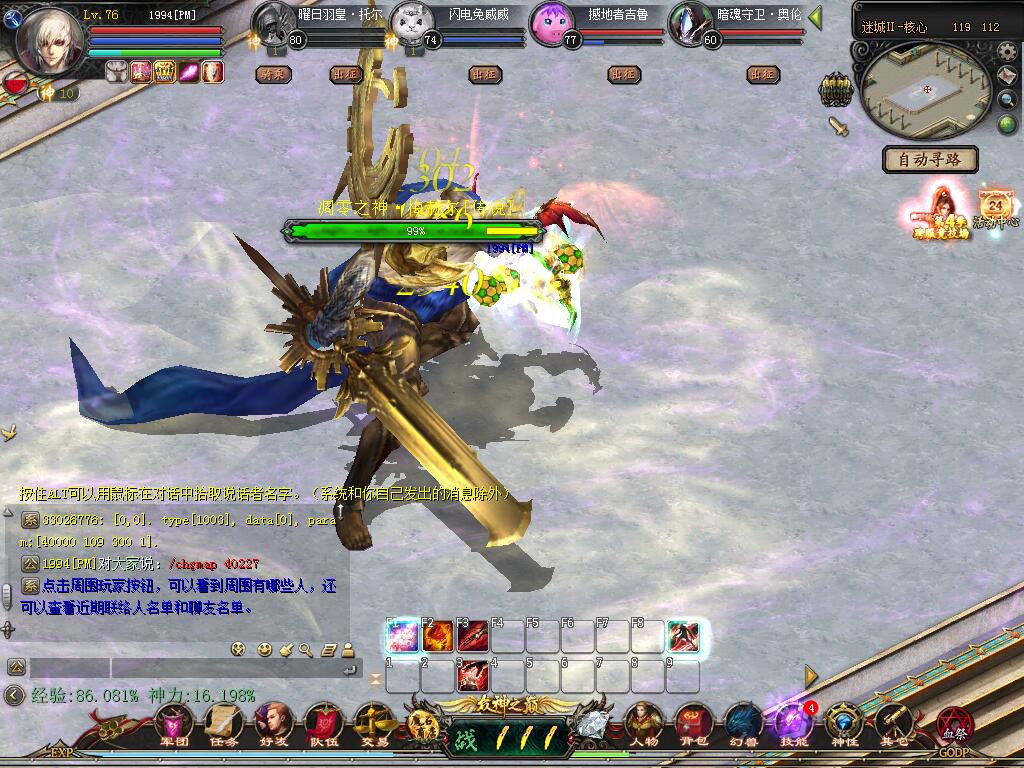Click the chat text input box

click(180, 667)
